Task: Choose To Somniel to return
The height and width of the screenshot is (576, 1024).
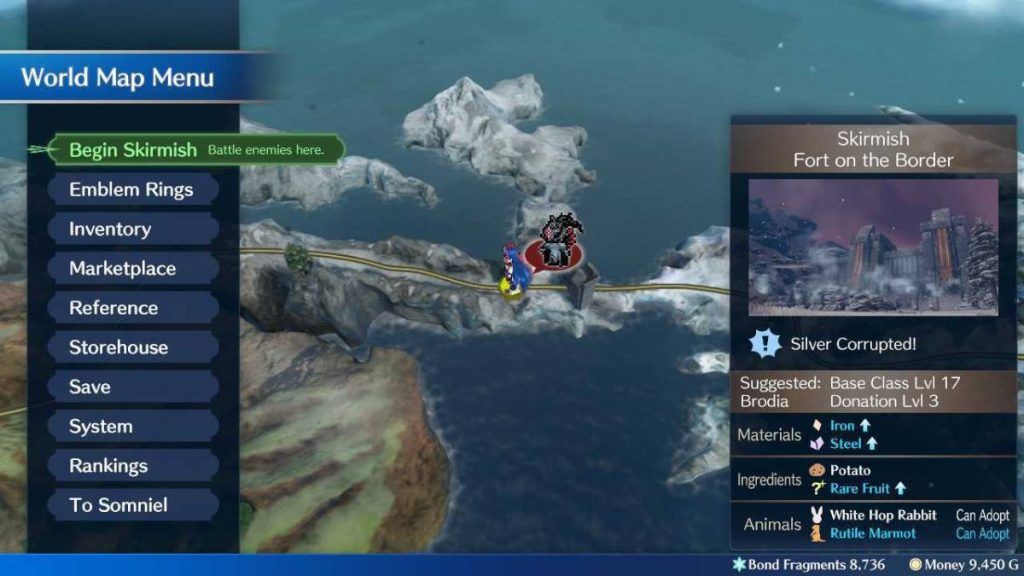Action: [118, 505]
